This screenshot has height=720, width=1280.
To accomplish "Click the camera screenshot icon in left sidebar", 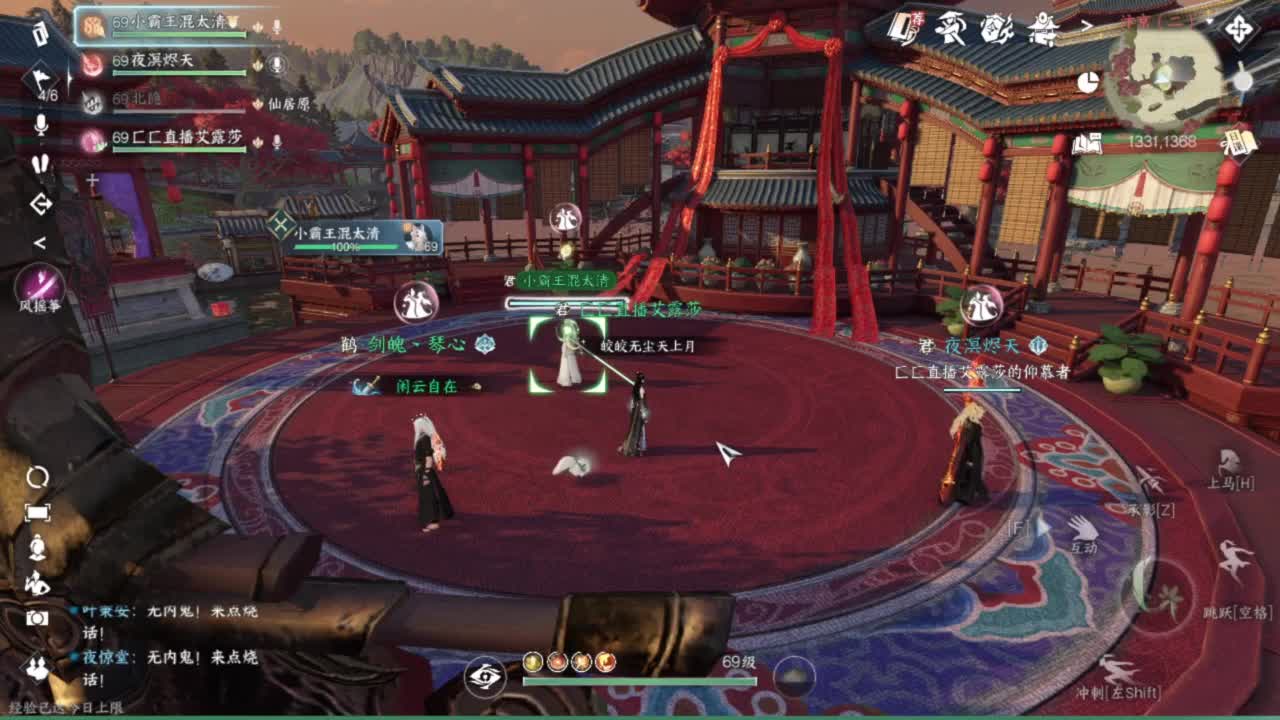I will (38, 618).
